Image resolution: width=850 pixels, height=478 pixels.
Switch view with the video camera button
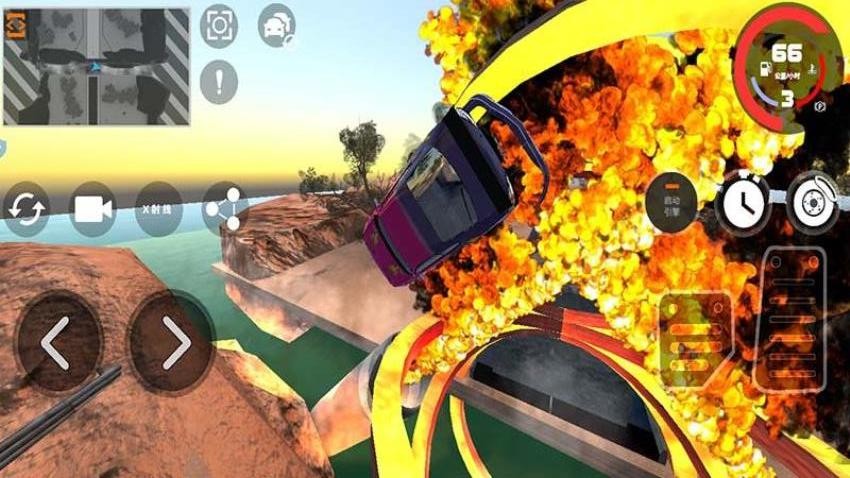pos(93,209)
